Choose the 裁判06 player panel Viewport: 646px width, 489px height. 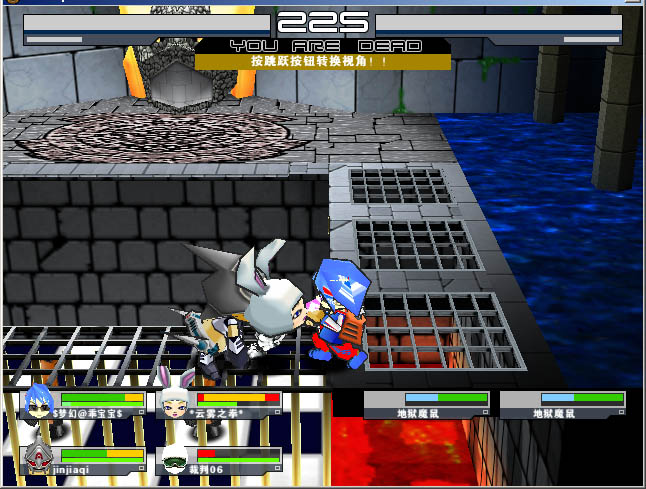[221, 458]
